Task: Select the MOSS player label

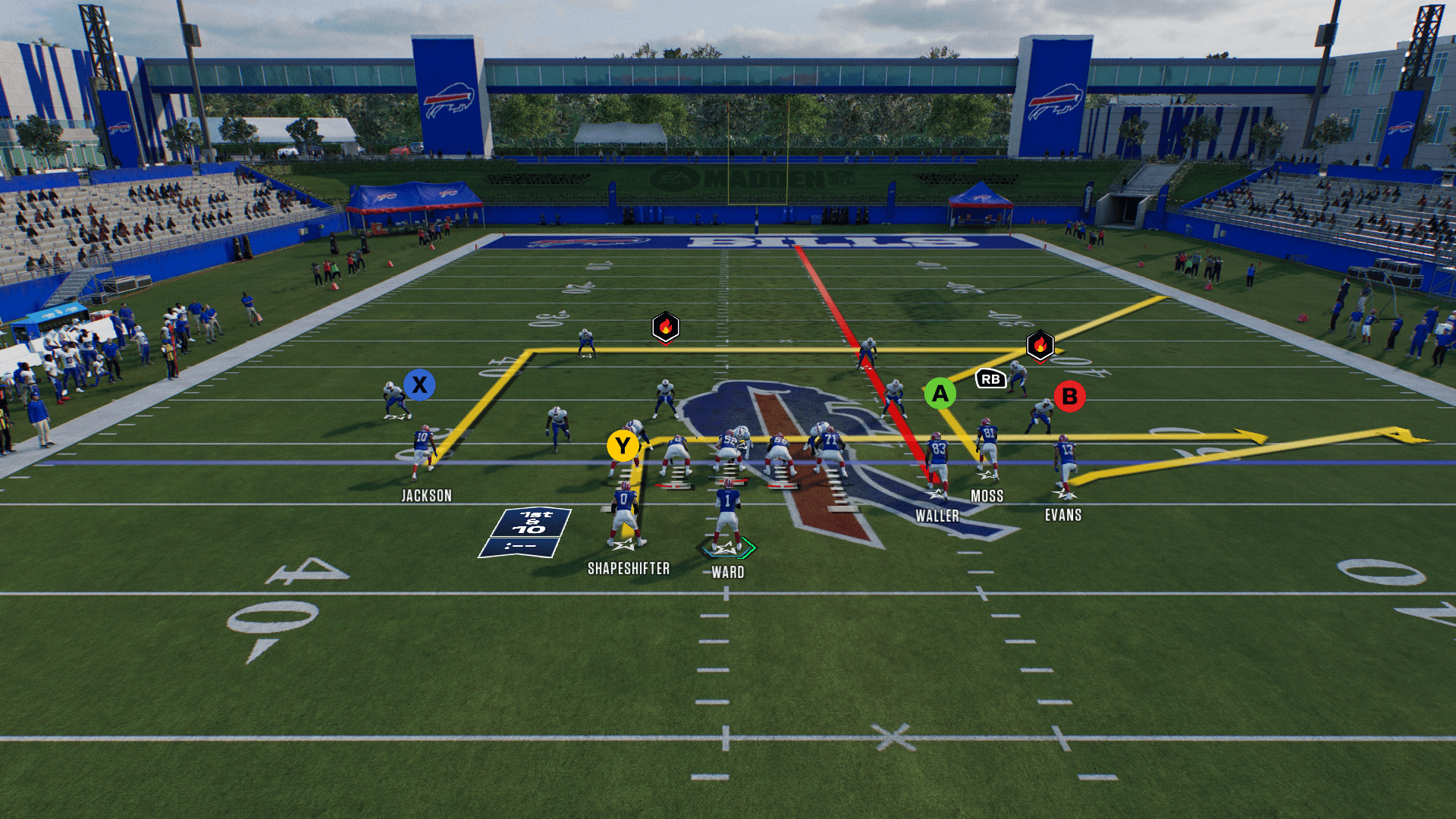Action: click(987, 496)
